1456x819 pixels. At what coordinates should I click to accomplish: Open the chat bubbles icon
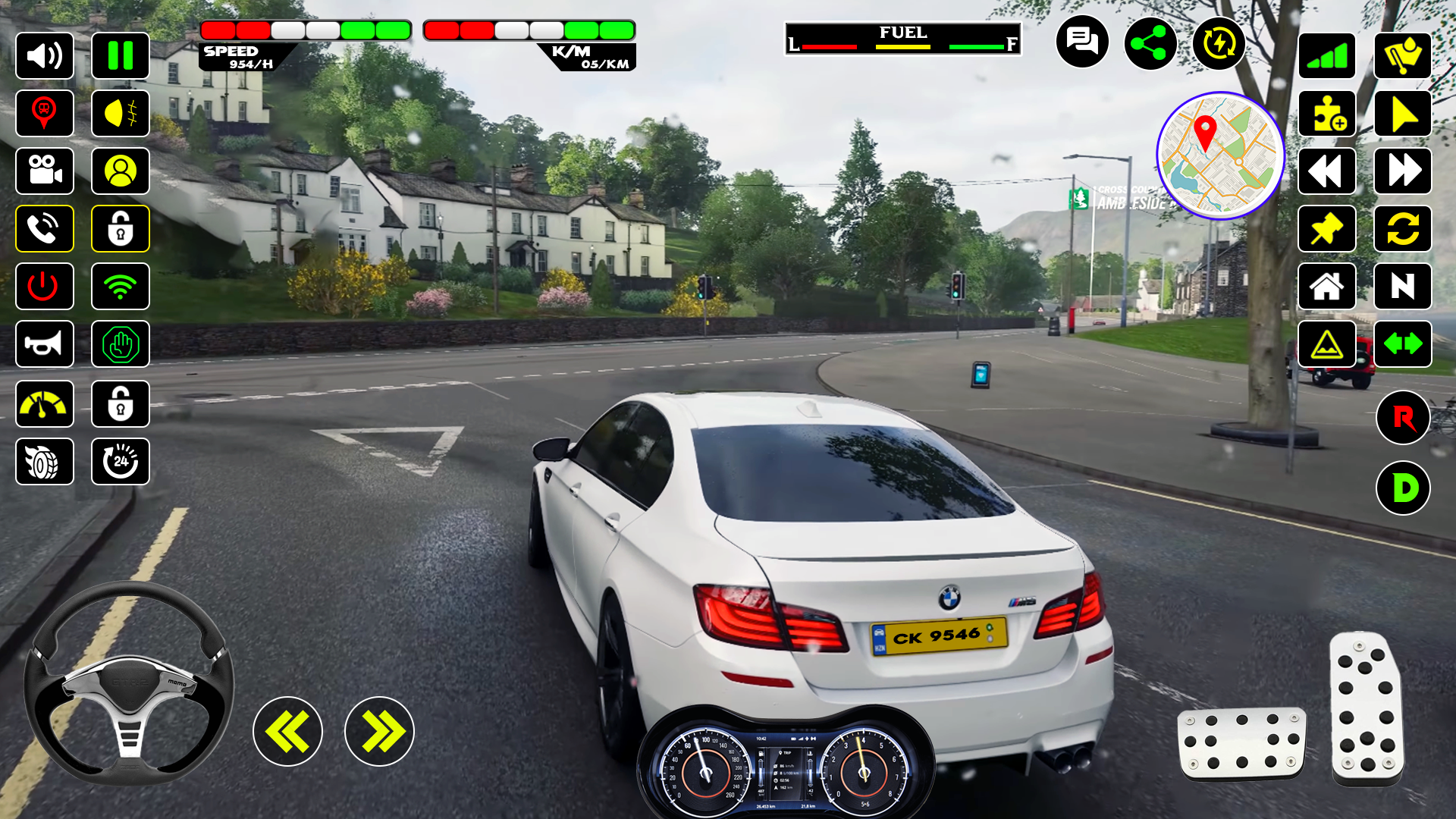pyautogui.click(x=1082, y=42)
